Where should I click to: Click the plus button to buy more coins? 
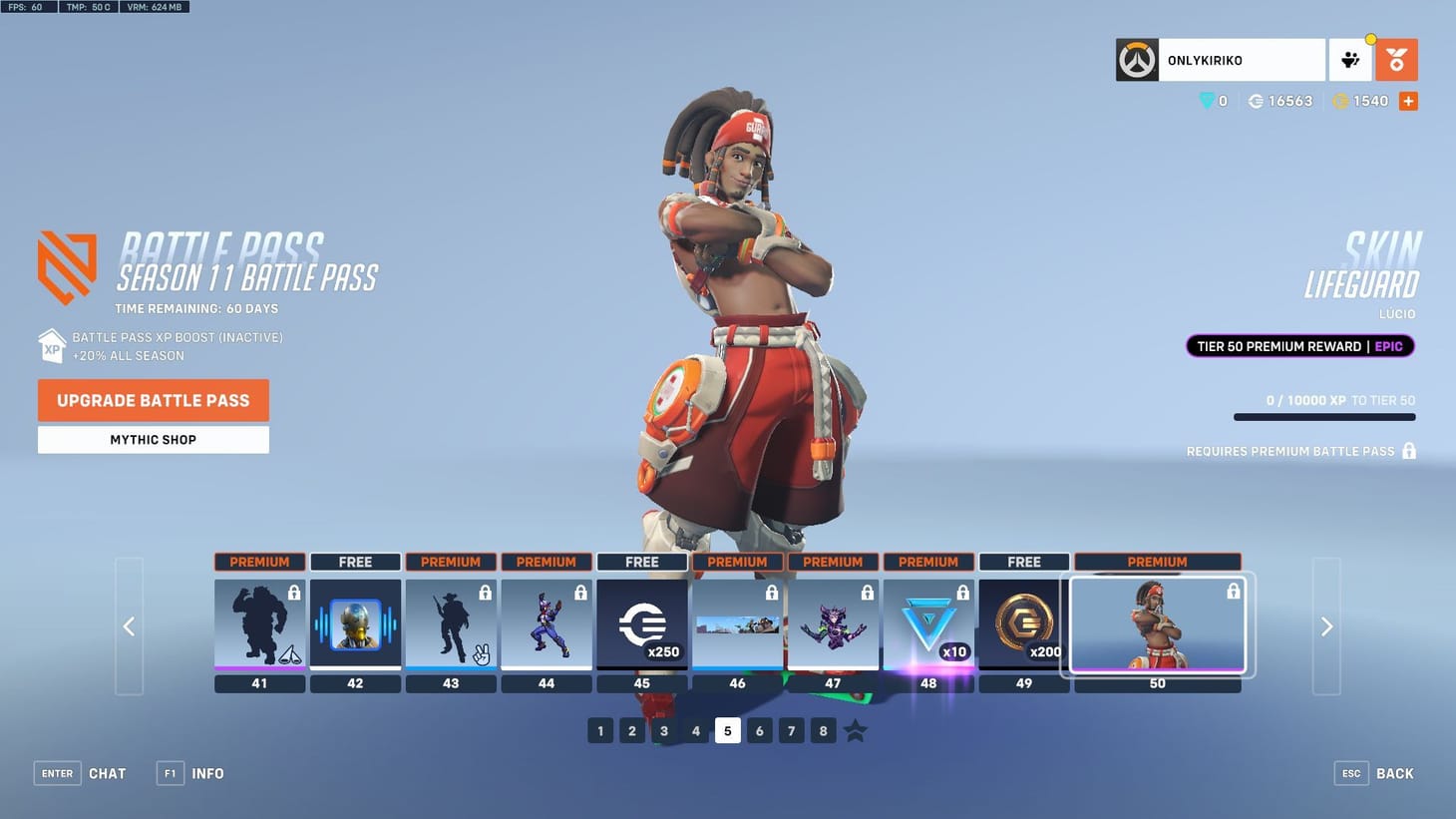[x=1408, y=101]
